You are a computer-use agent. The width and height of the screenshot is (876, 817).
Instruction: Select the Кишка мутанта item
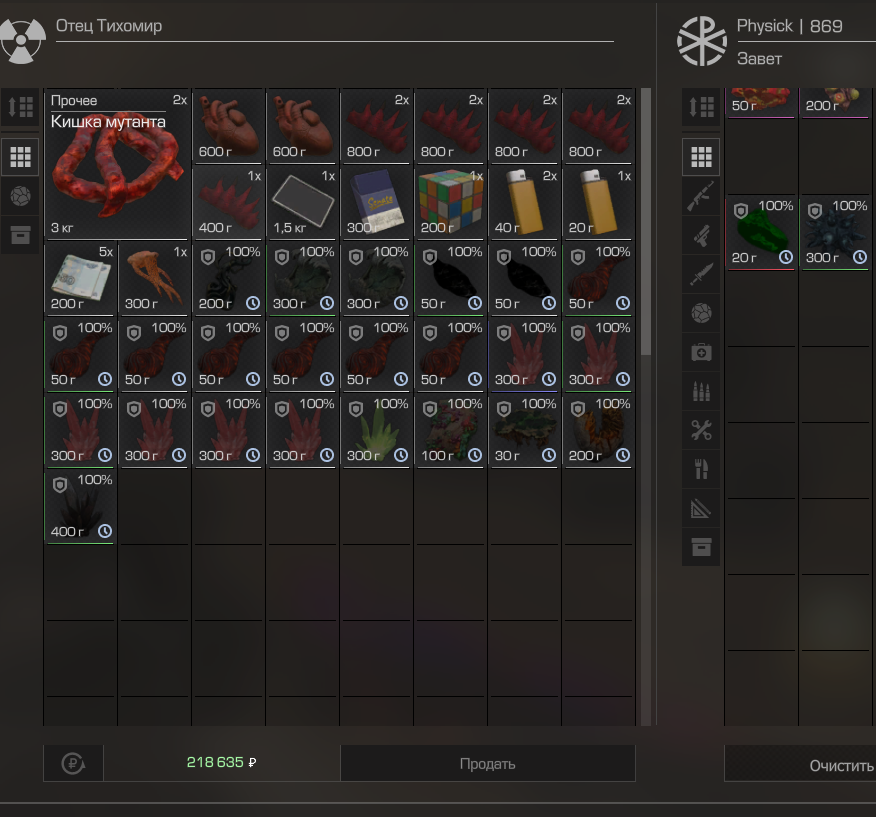[x=117, y=164]
